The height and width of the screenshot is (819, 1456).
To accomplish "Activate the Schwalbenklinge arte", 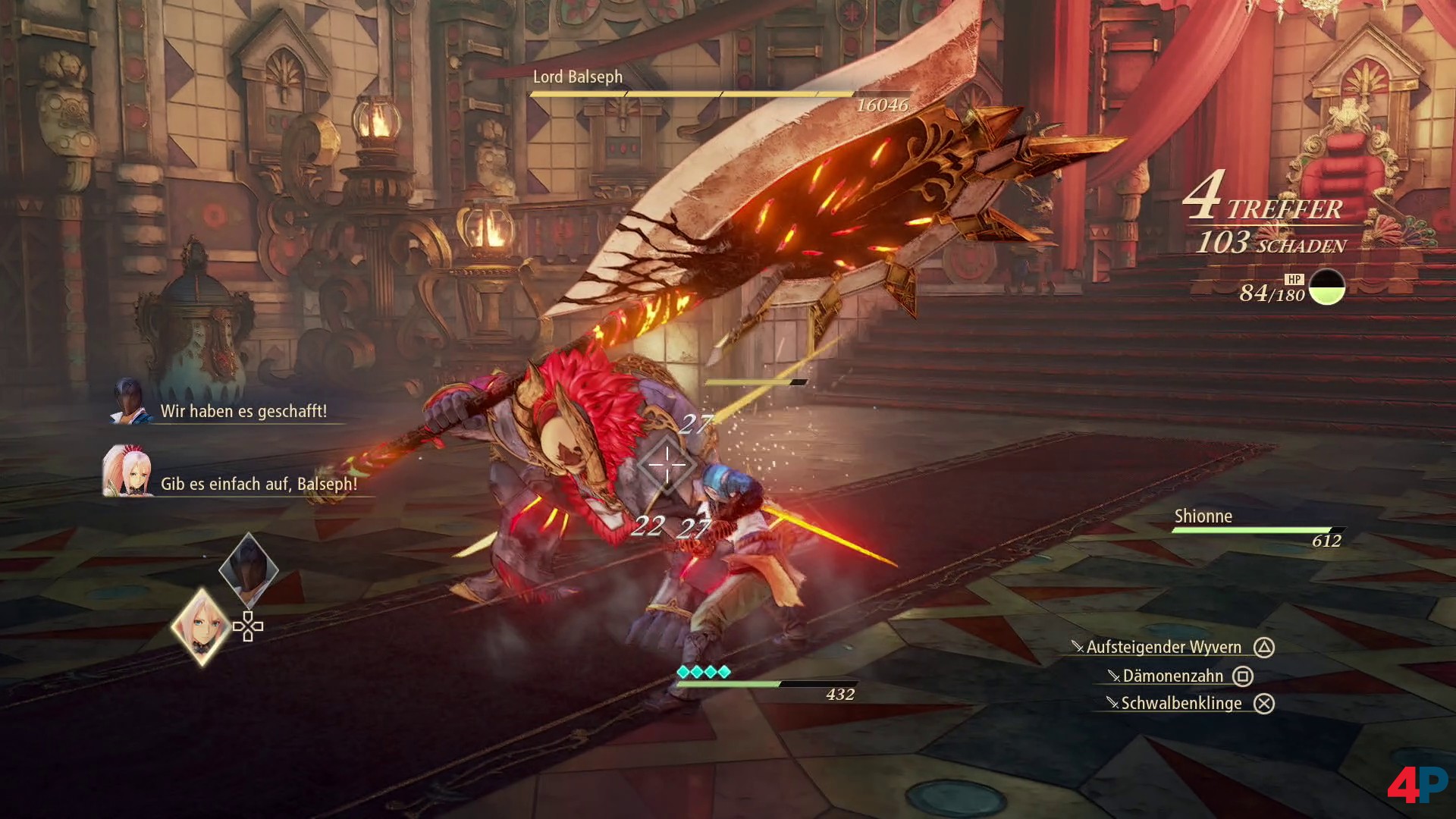I will point(1181,703).
